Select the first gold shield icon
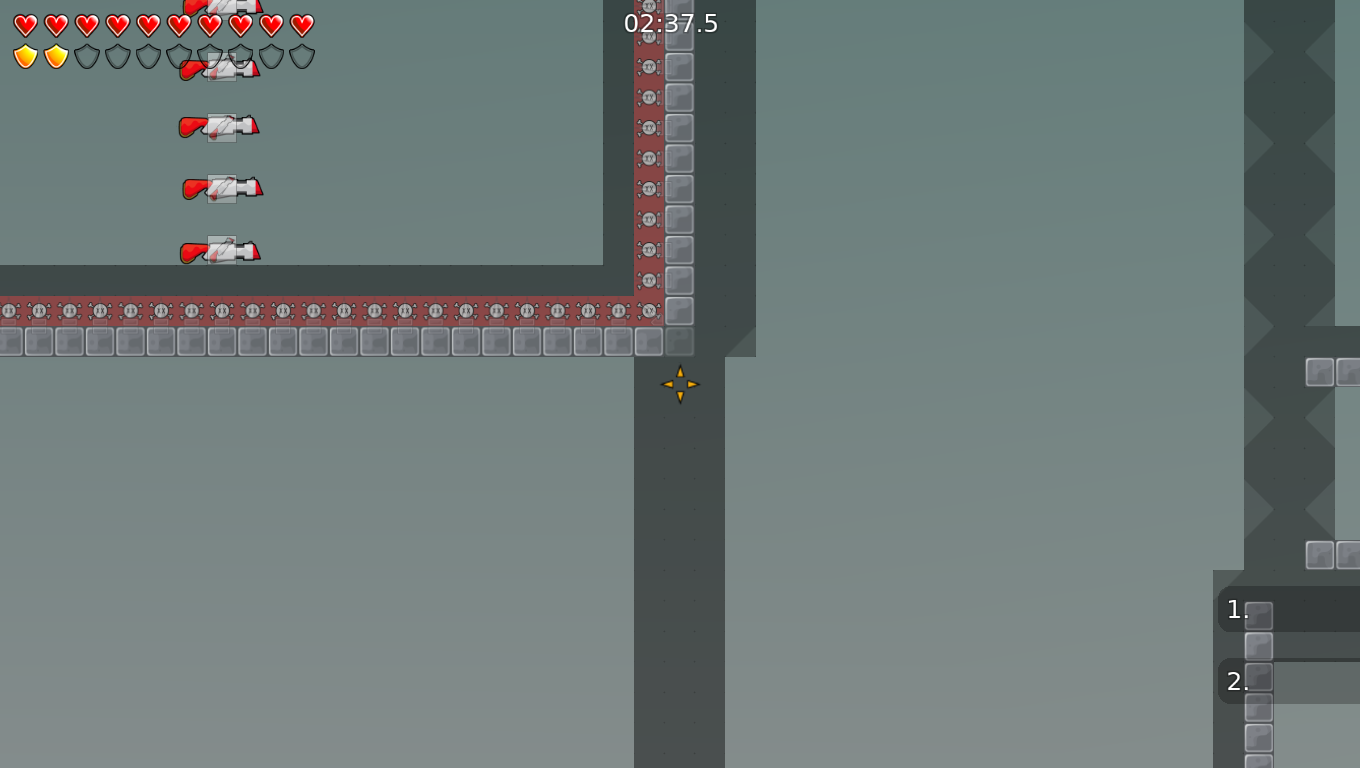The width and height of the screenshot is (1360, 768). click(x=25, y=58)
